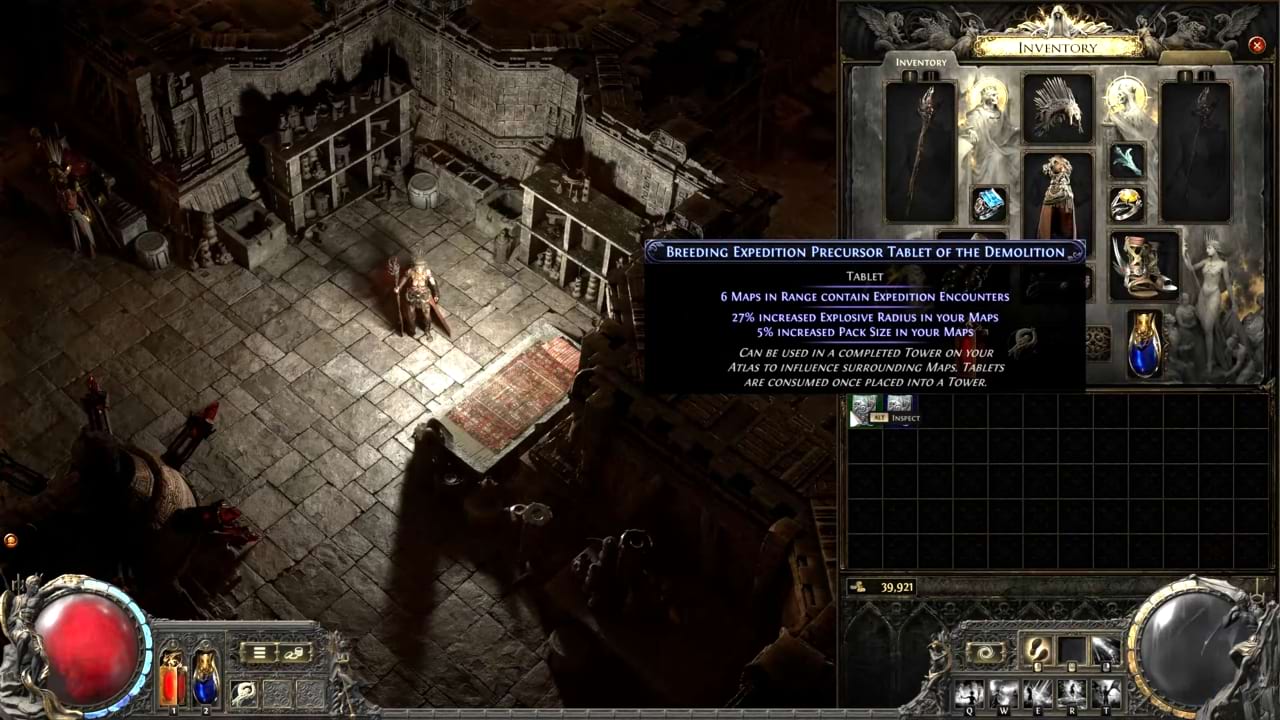Select the amber gem ring slot
Screen dimensions: 1280x720
click(1127, 204)
